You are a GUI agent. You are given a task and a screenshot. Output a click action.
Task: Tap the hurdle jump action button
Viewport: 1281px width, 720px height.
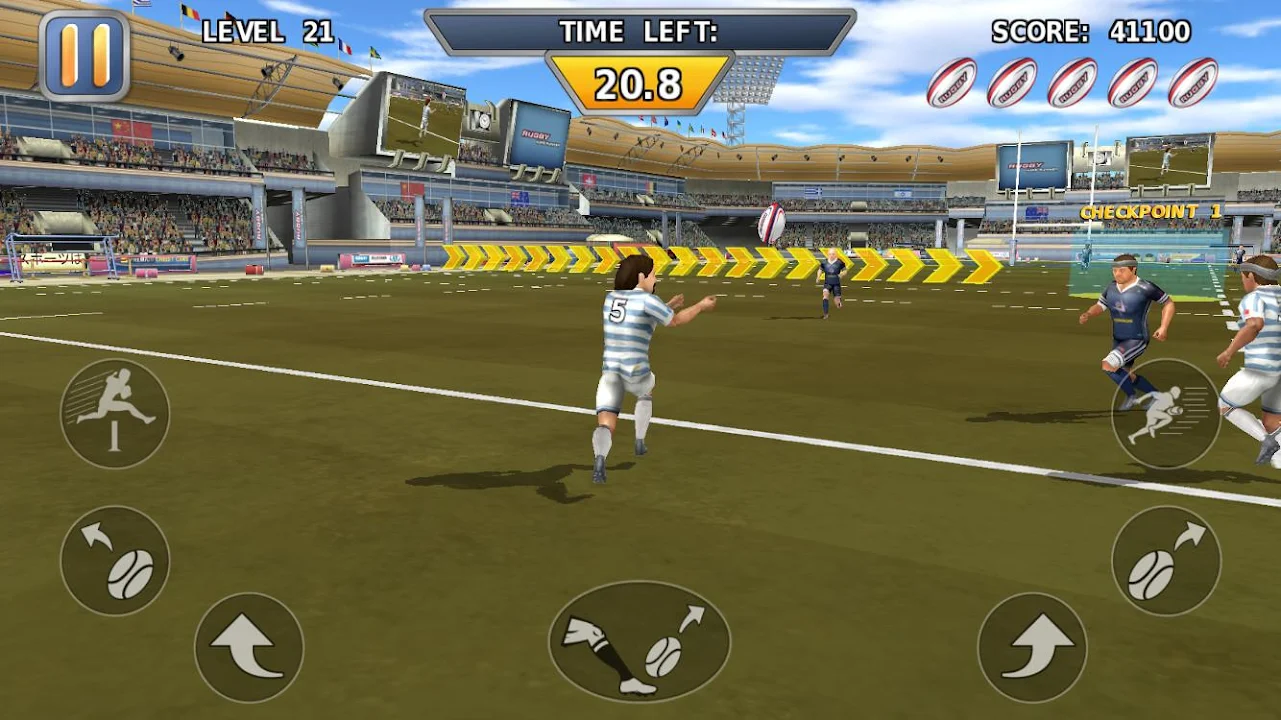pyautogui.click(x=115, y=413)
